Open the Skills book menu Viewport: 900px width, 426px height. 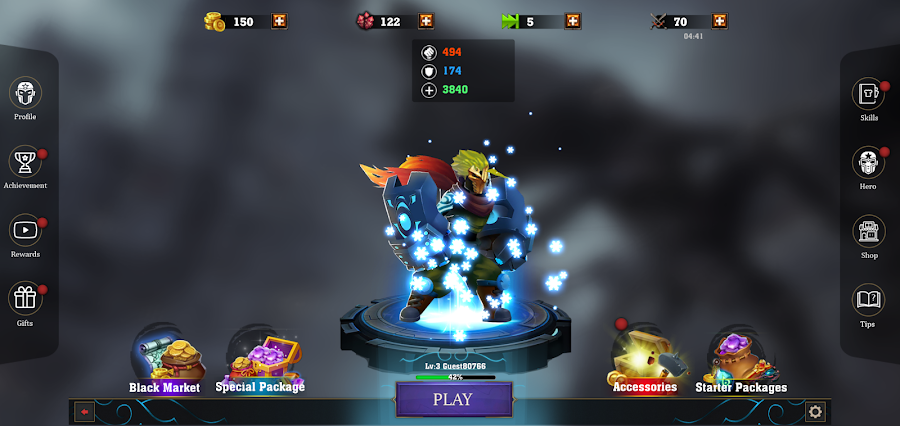point(868,95)
